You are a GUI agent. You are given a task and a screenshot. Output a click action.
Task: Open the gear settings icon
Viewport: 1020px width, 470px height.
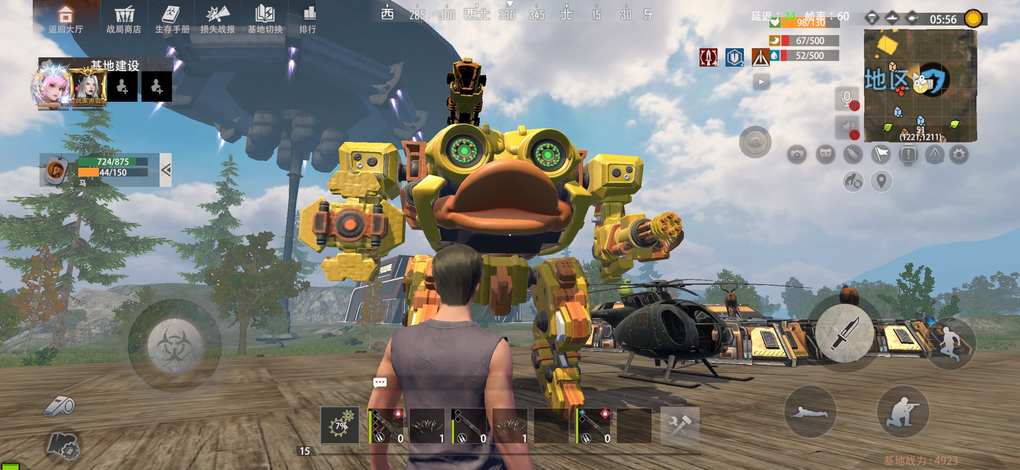click(959, 154)
